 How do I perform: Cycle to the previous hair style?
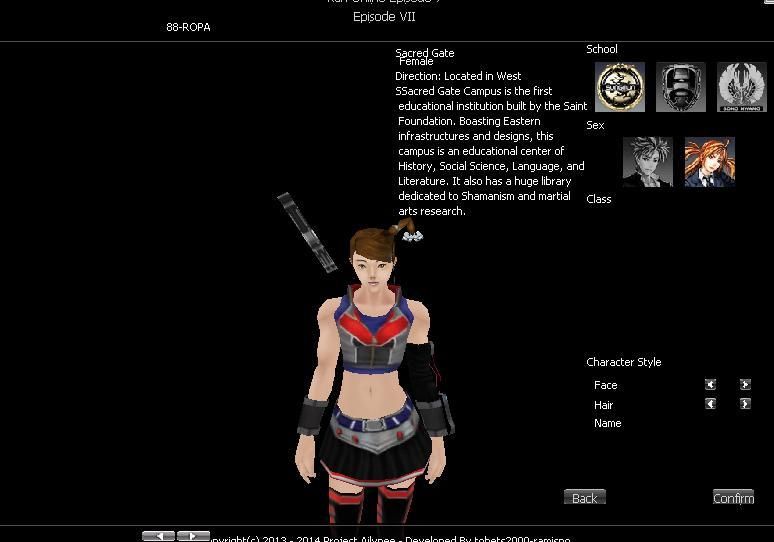tap(710, 404)
